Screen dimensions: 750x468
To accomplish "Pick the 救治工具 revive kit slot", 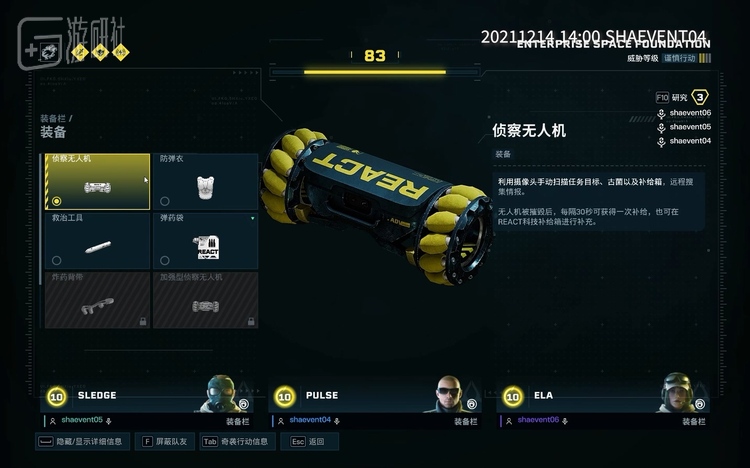I will point(96,240).
